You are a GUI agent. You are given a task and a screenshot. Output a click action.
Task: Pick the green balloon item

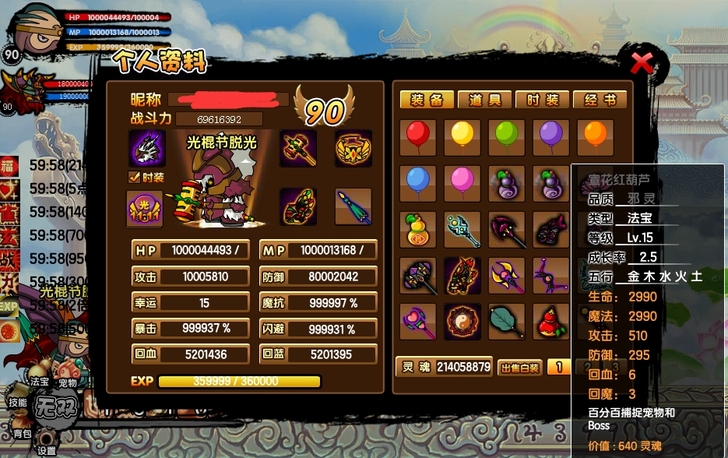coord(506,135)
